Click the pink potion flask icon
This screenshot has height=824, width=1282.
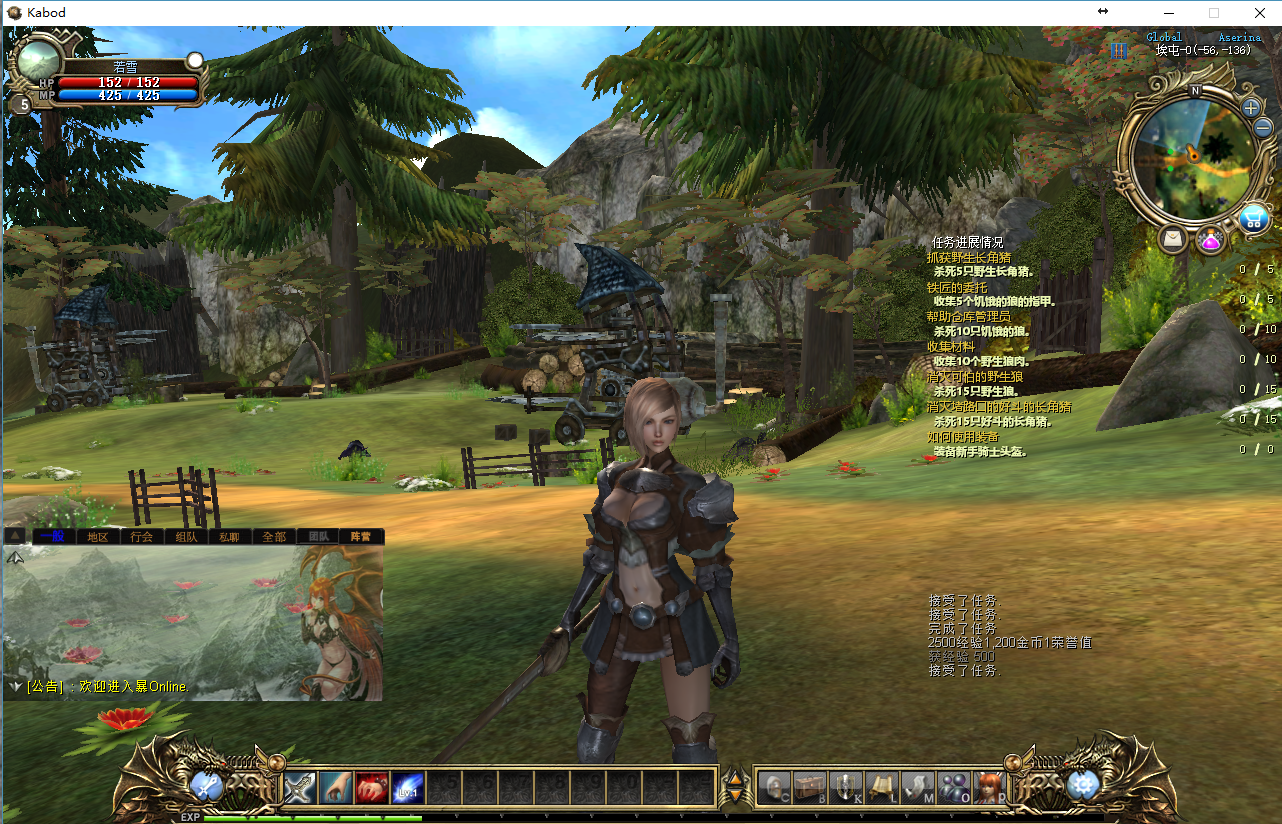click(x=1210, y=240)
